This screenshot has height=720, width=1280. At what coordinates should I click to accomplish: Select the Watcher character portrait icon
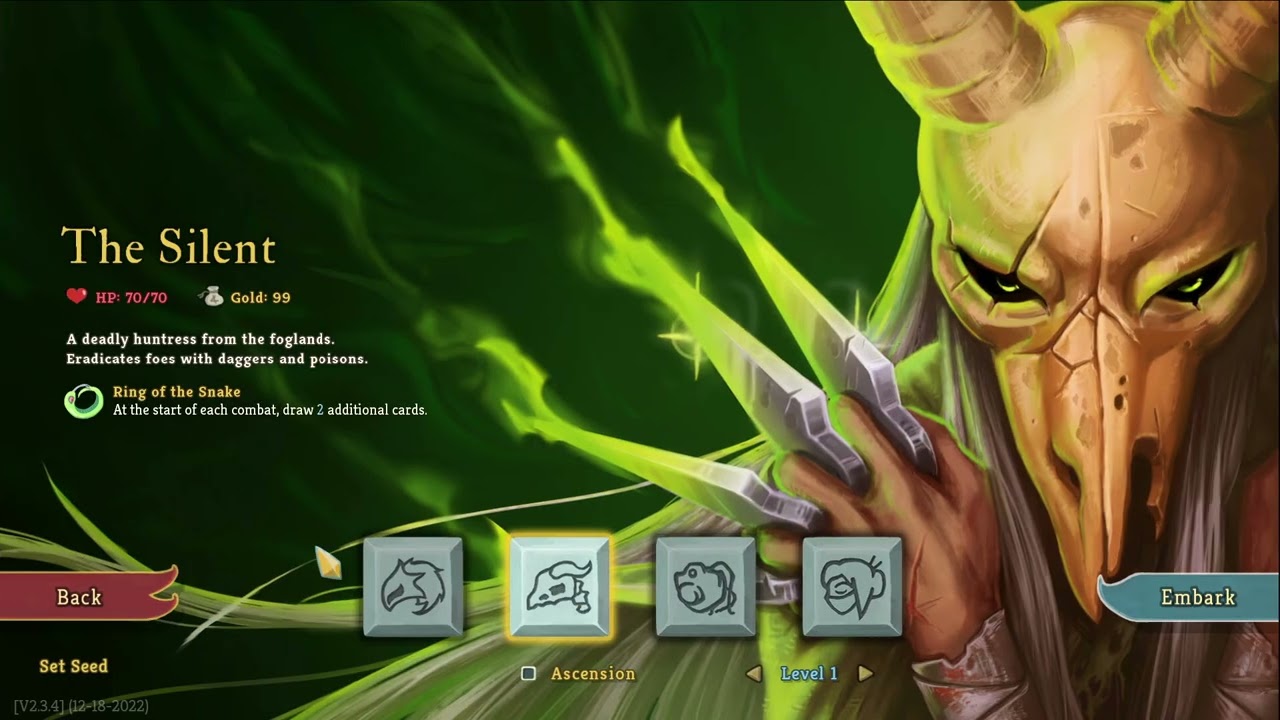tap(852, 587)
